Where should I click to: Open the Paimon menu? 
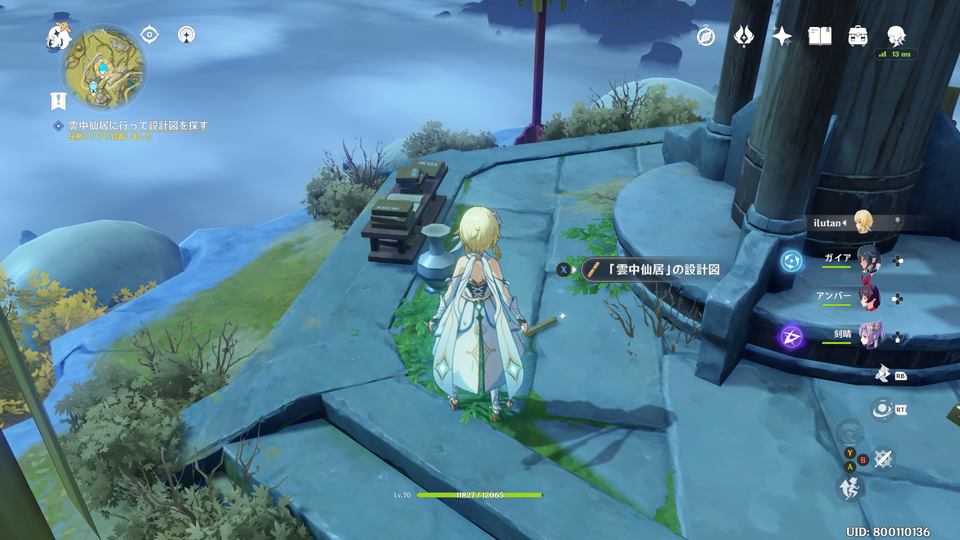pyautogui.click(x=57, y=38)
